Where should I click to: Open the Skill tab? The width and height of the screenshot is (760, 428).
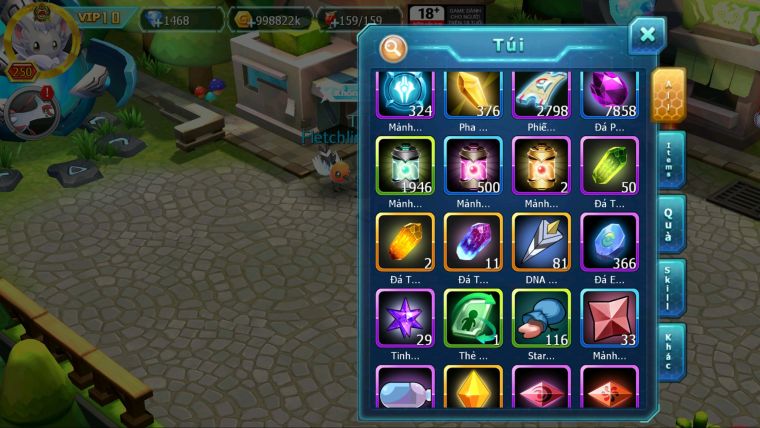[670, 288]
